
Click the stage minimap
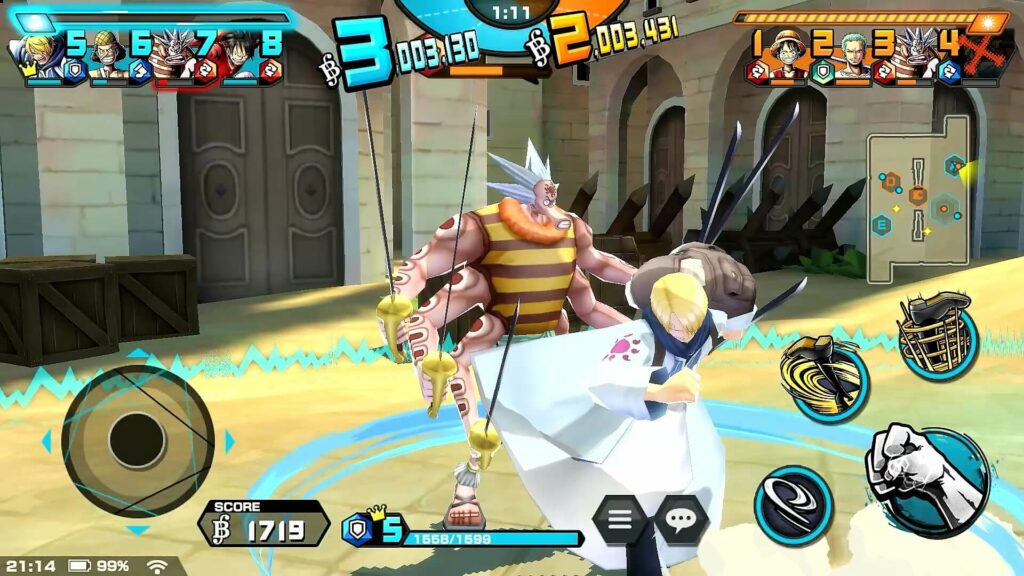(x=917, y=199)
